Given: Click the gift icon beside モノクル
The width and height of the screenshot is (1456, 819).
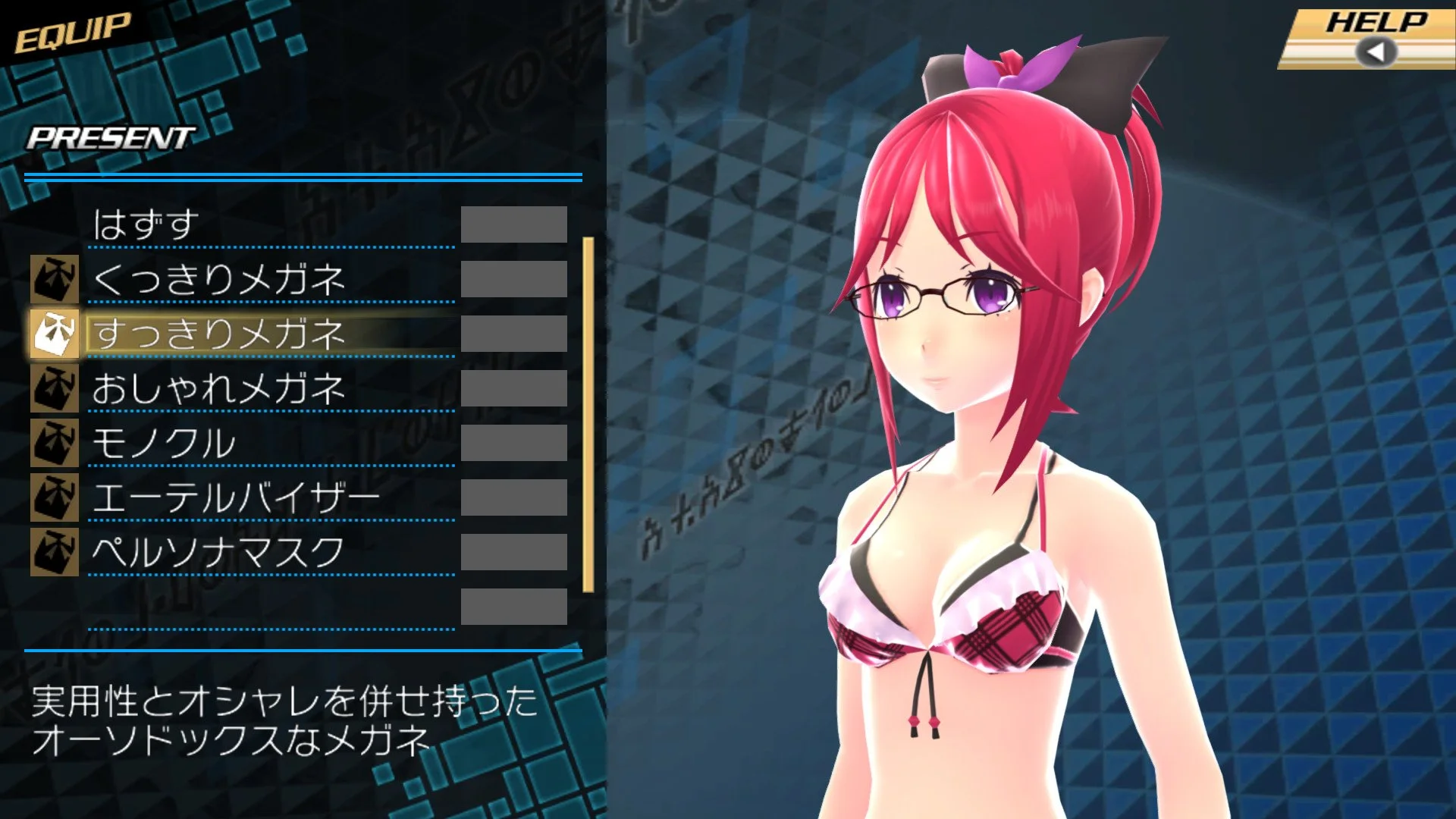Looking at the screenshot, I should coord(56,440).
